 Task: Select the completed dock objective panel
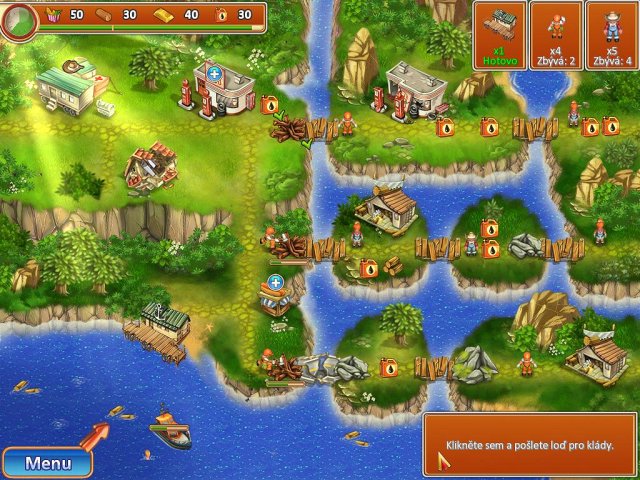499,35
